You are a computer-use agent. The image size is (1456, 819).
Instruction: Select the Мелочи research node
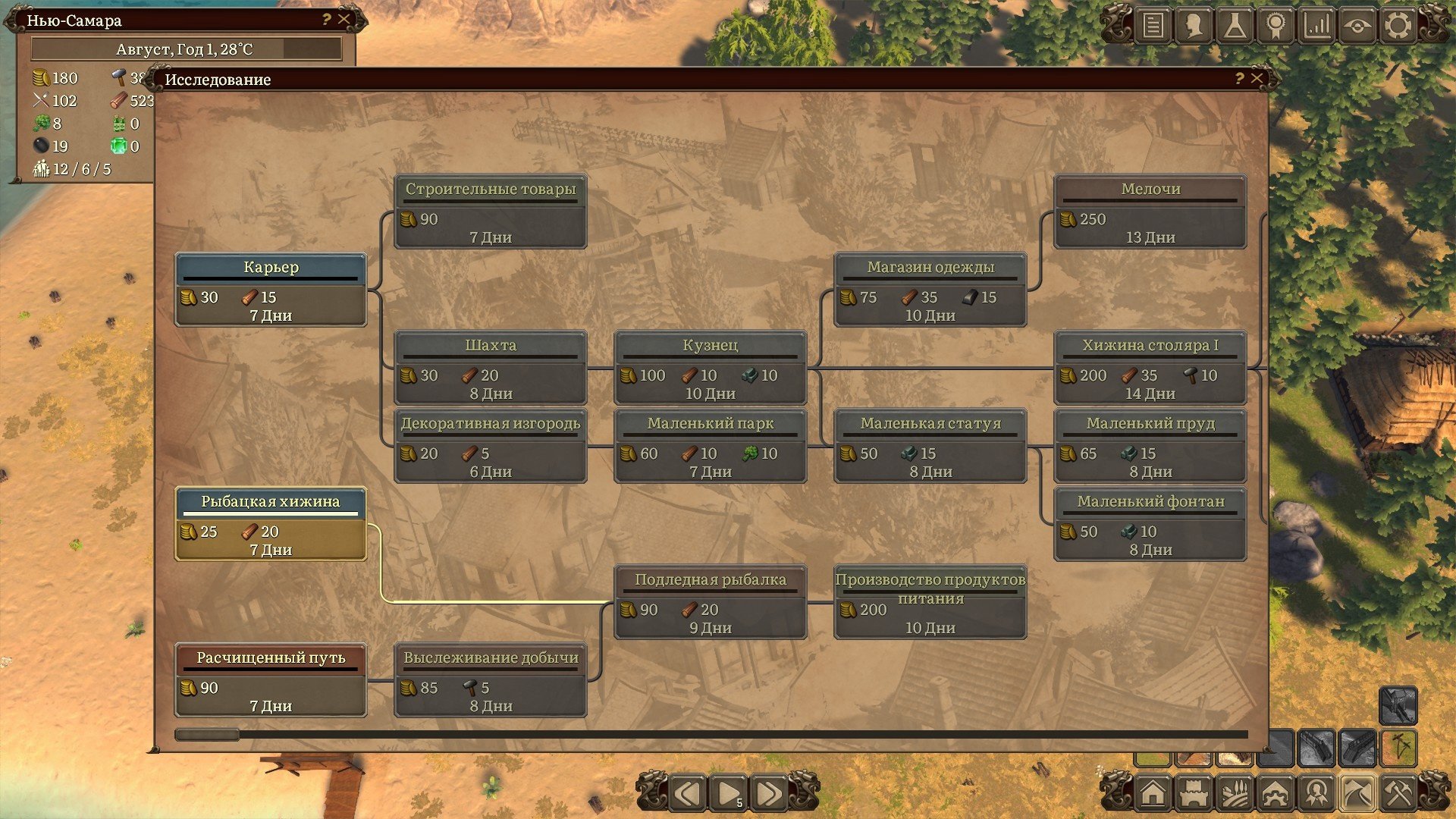tap(1150, 212)
